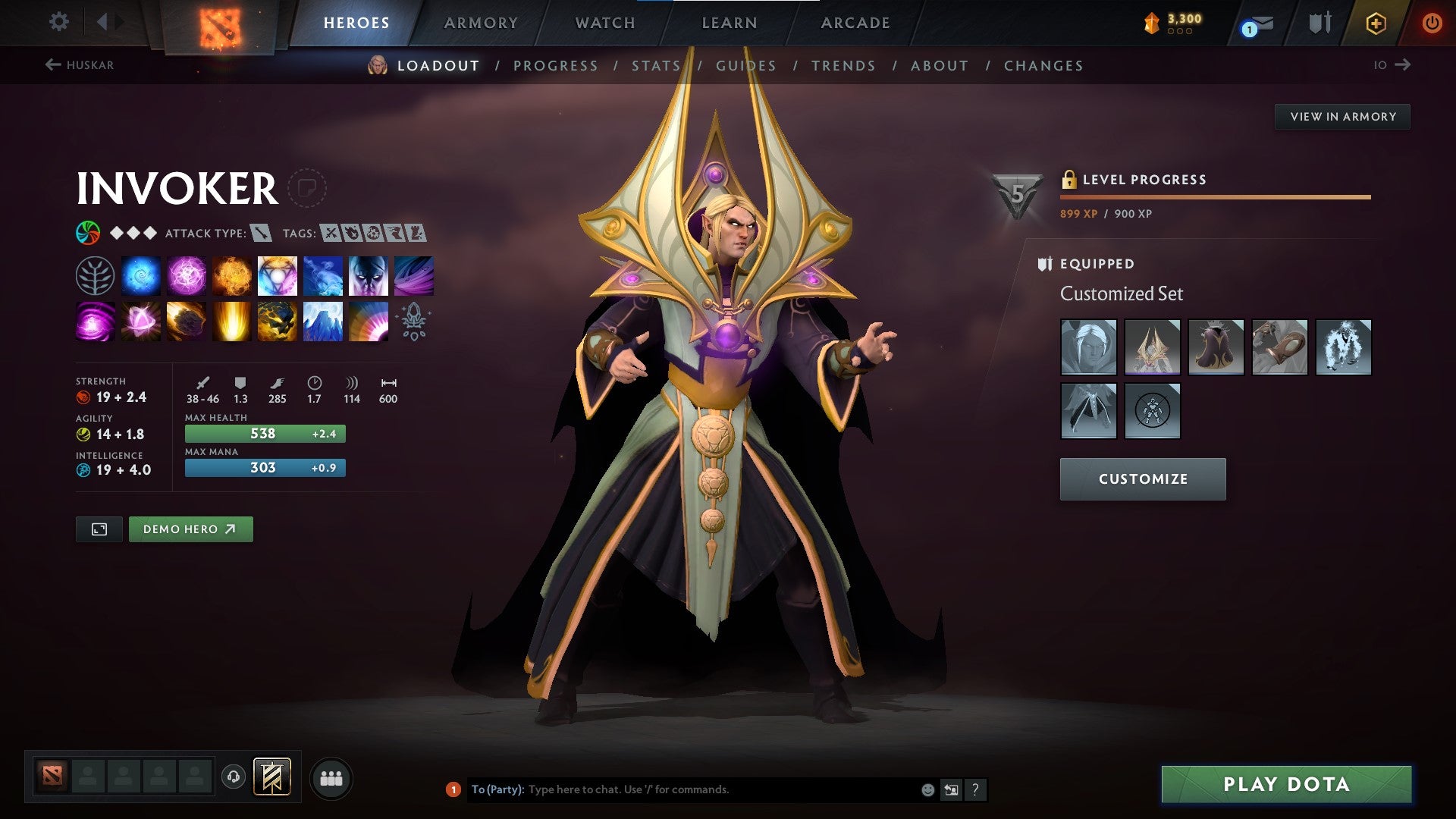Click the CUSTOMIZE button

point(1142,479)
